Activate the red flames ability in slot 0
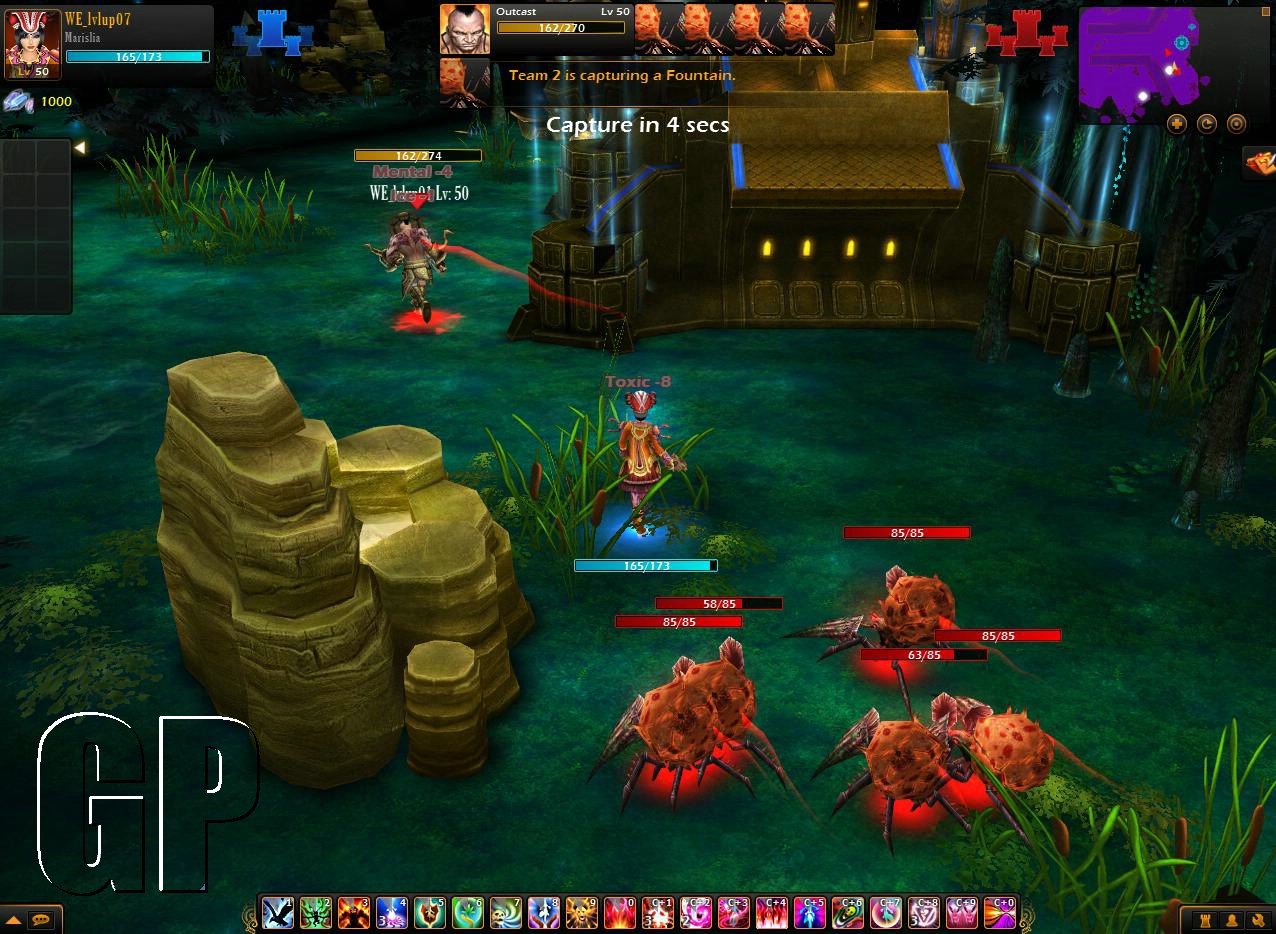 (619, 913)
